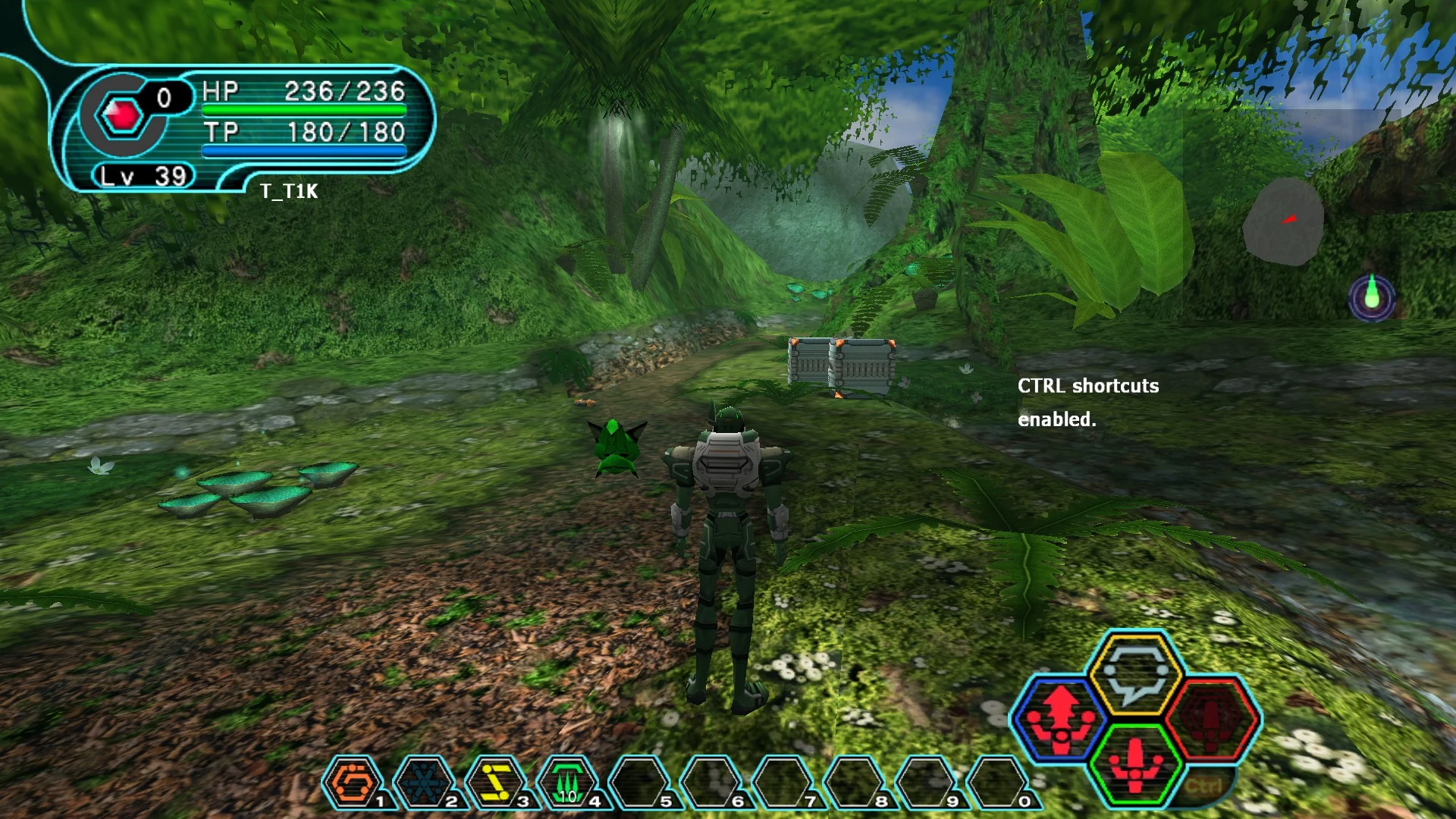Click the grey minimap with red arrow

tap(1283, 221)
